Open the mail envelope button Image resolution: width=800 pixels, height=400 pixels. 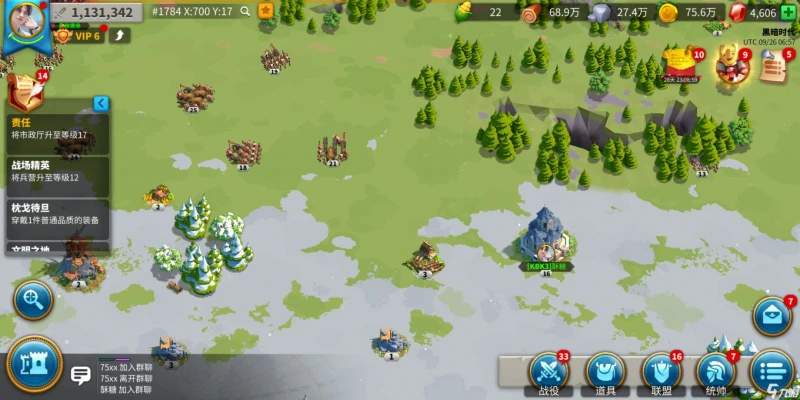[772, 317]
